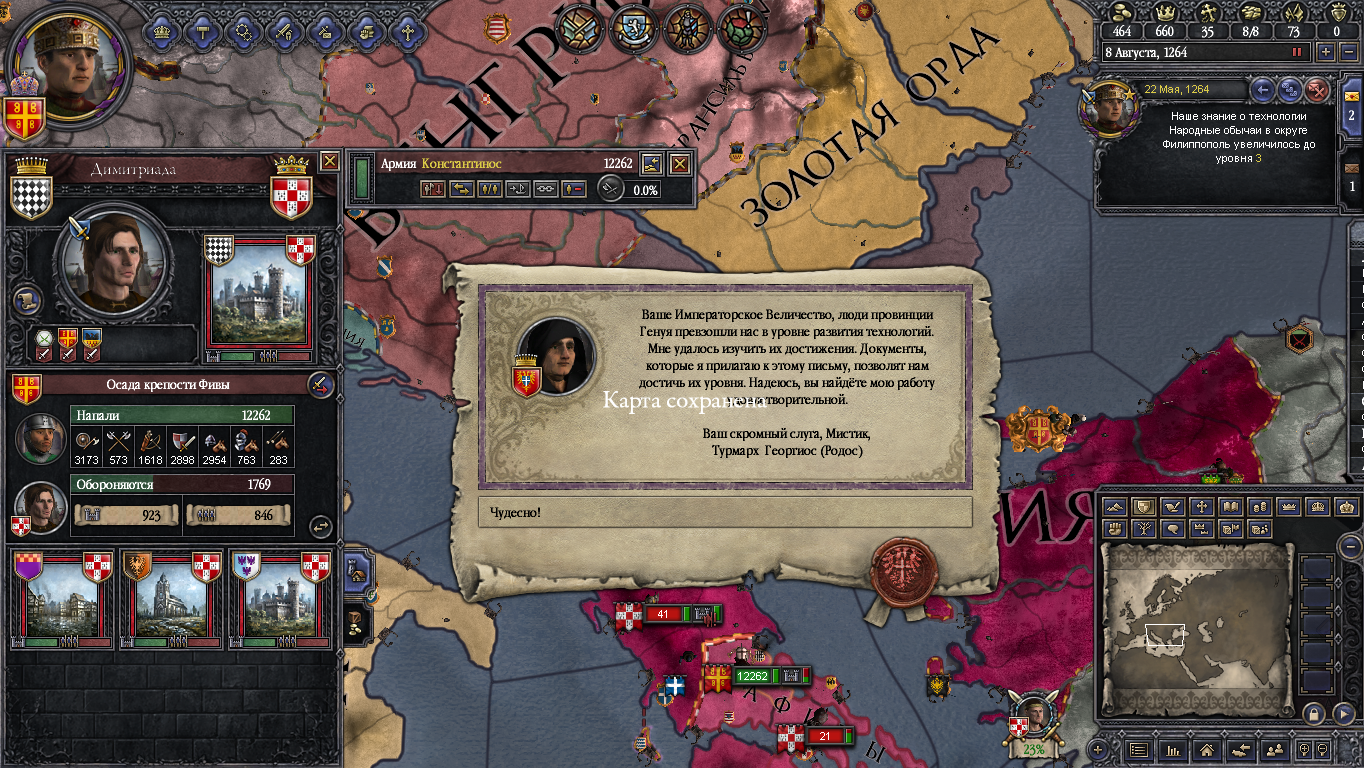Open the laws tab with the crown
This screenshot has width=1364, height=768.
[x=160, y=31]
